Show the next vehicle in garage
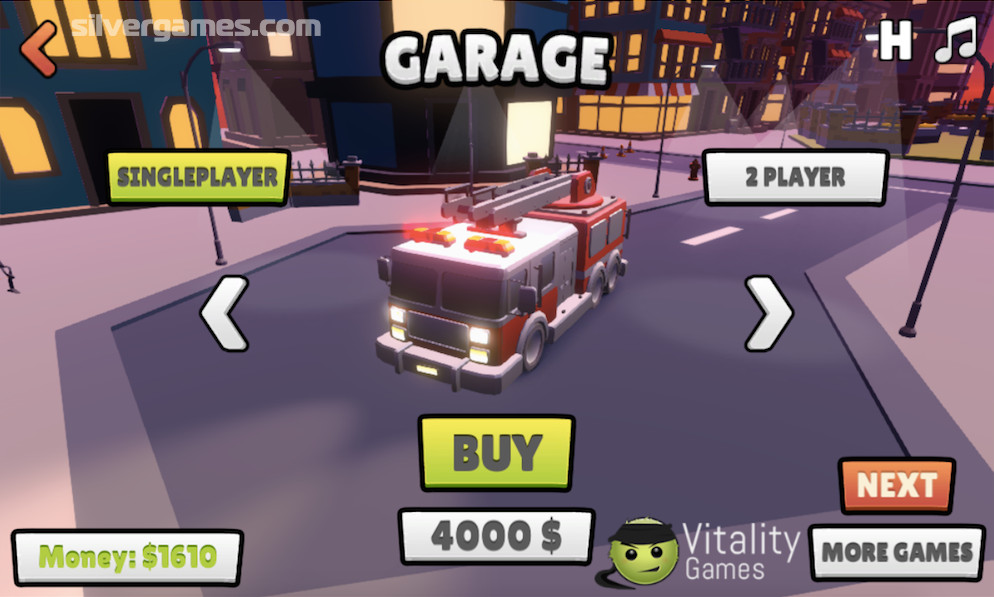This screenshot has height=597, width=994. [769, 314]
